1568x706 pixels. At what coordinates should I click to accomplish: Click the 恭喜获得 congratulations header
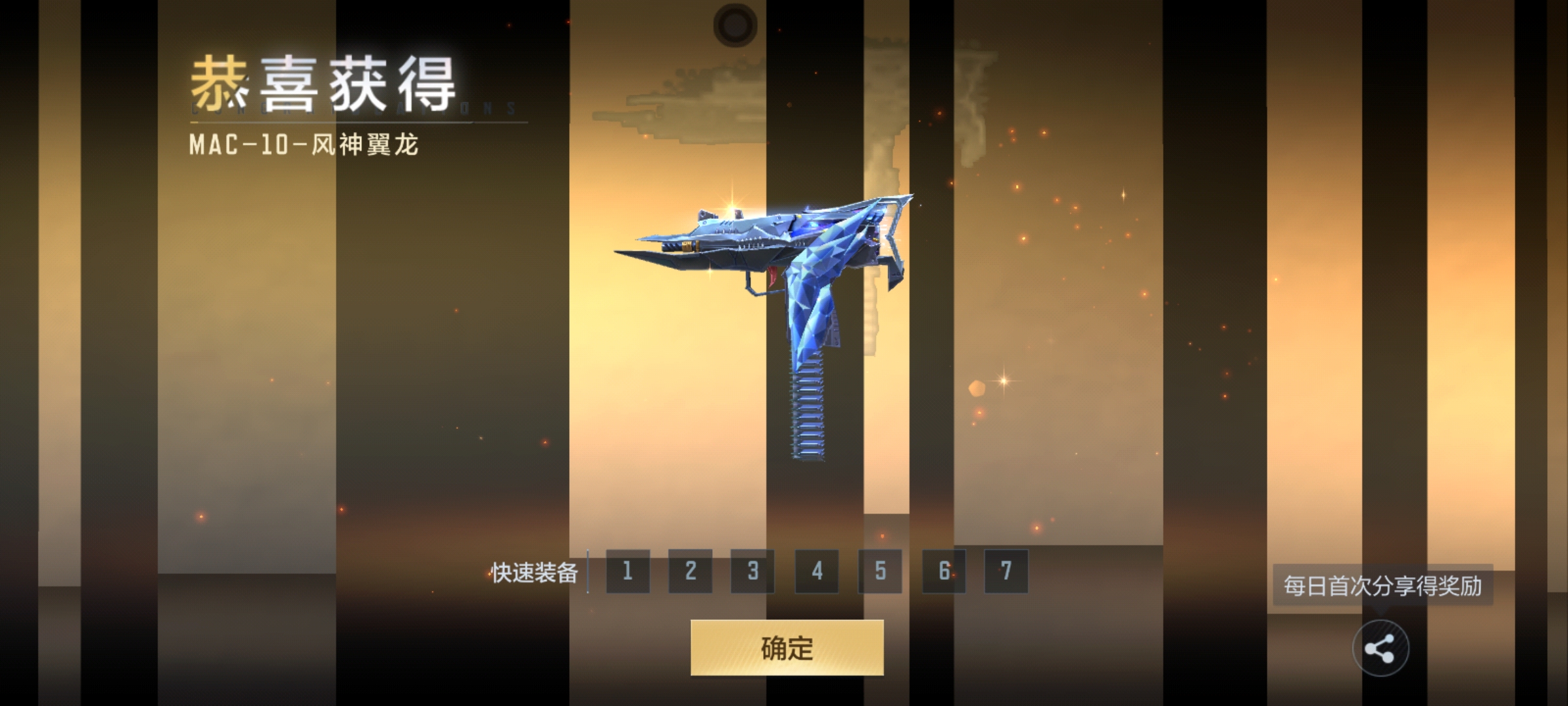pyautogui.click(x=323, y=82)
